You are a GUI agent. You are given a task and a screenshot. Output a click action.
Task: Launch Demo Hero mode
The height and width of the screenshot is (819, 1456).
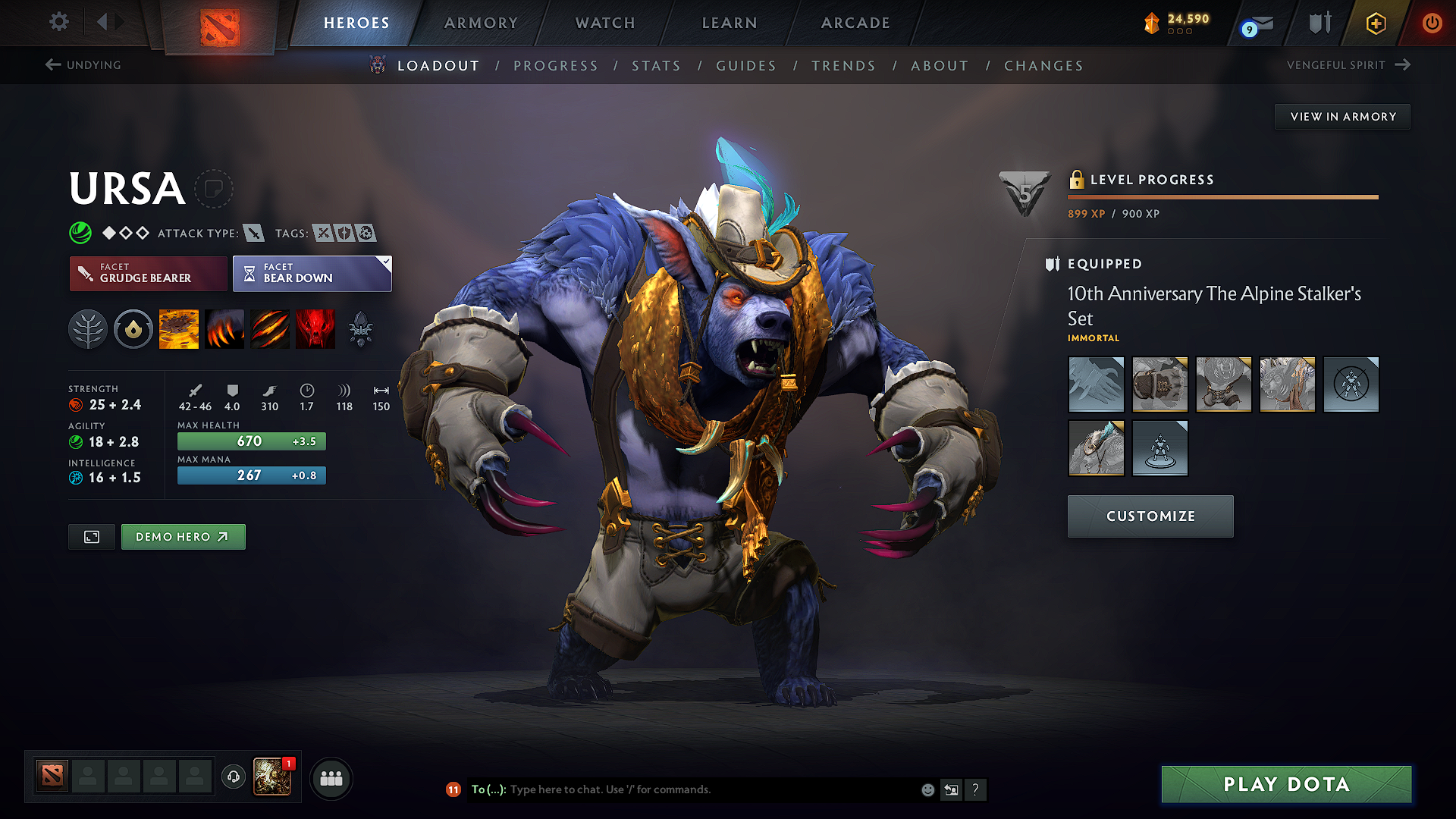183,537
